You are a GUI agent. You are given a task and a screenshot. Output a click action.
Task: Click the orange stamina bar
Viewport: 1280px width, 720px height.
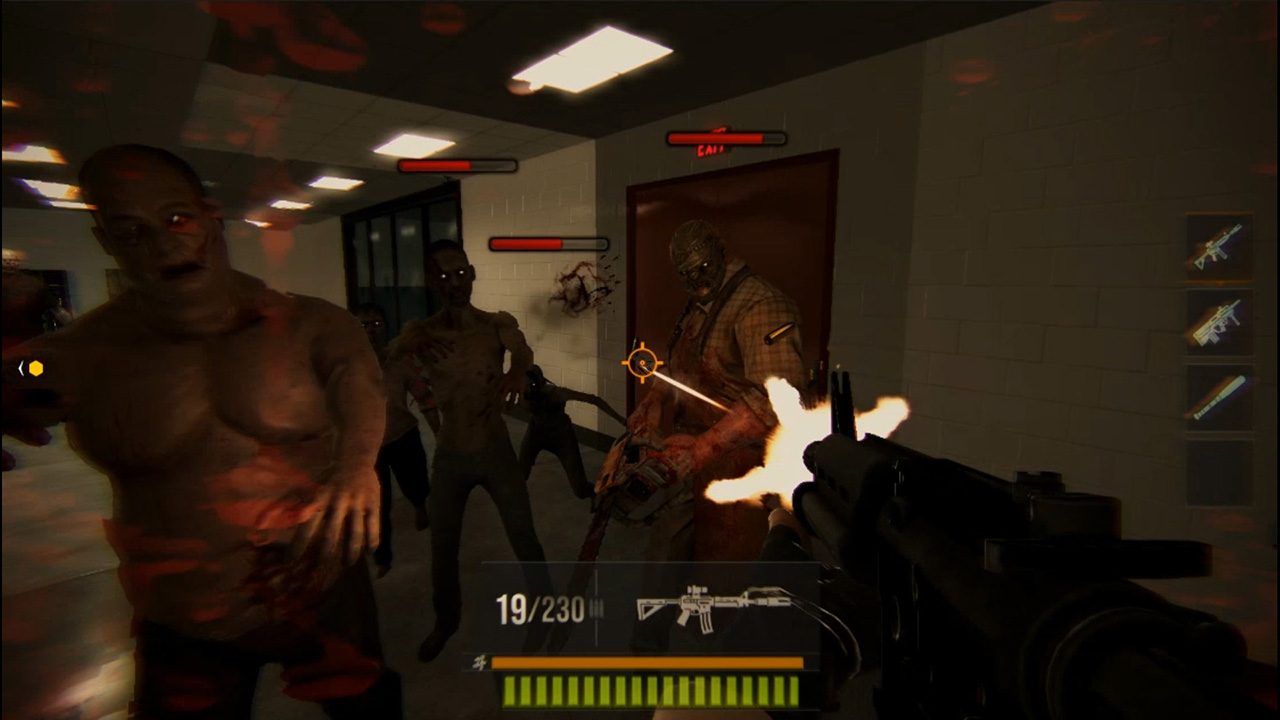[646, 663]
